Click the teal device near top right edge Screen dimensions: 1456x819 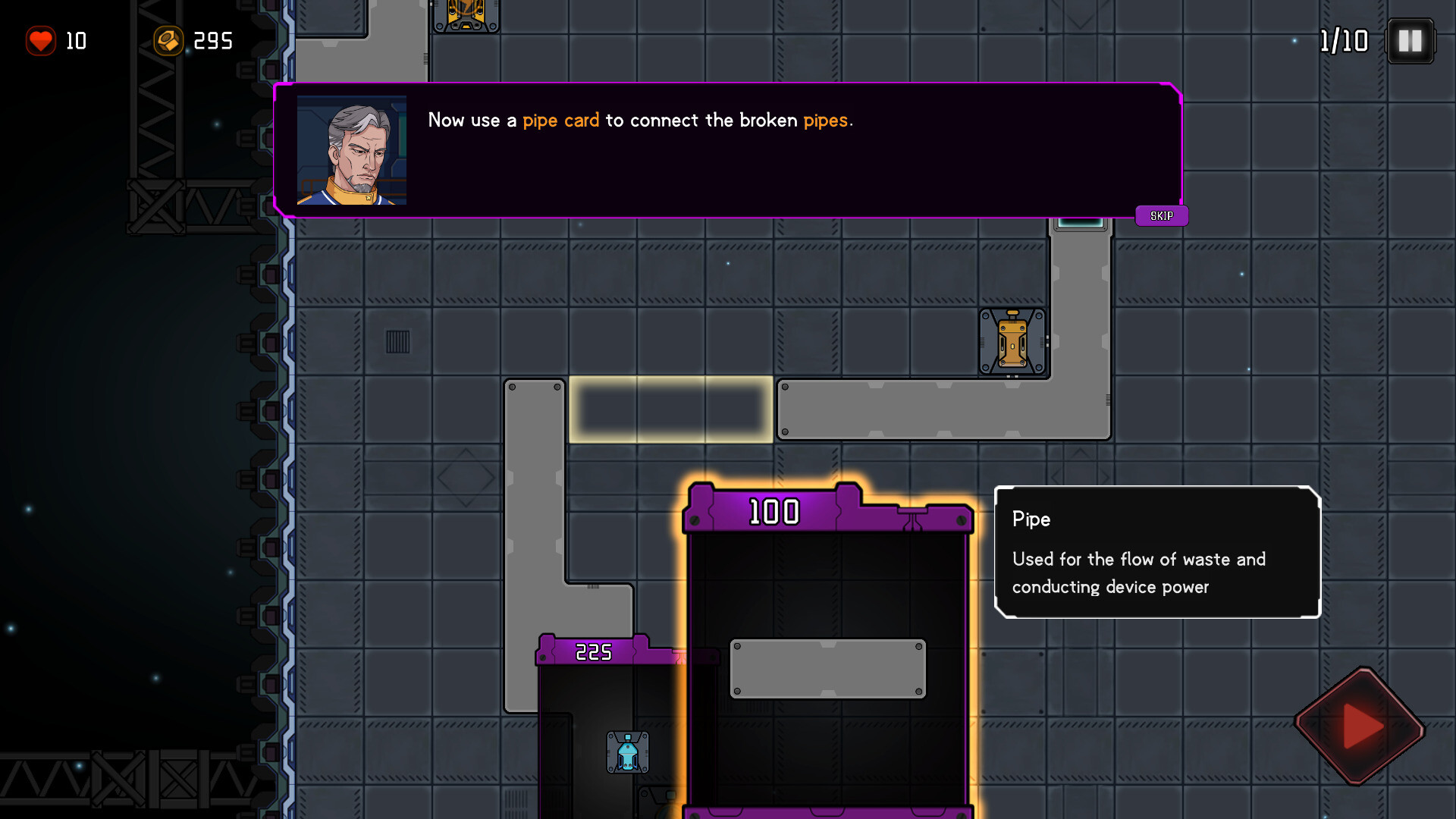pos(1080,222)
